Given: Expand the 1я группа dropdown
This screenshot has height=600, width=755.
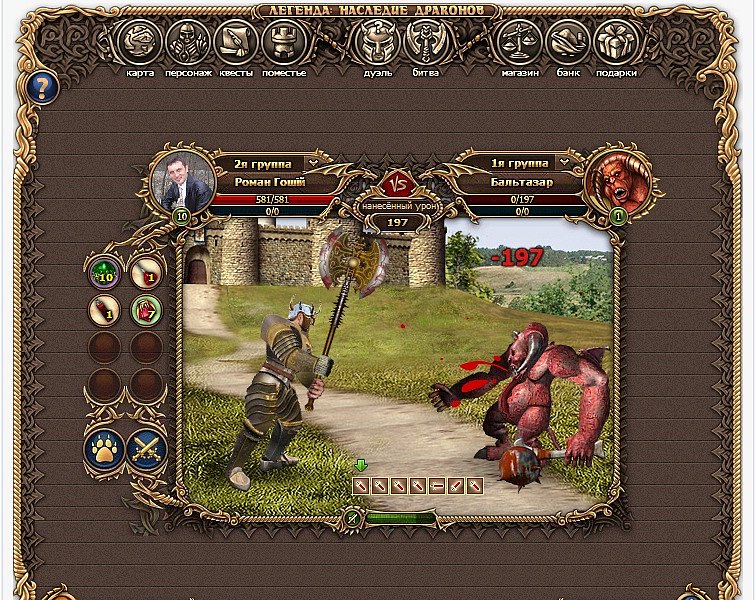Looking at the screenshot, I should pyautogui.click(x=565, y=163).
